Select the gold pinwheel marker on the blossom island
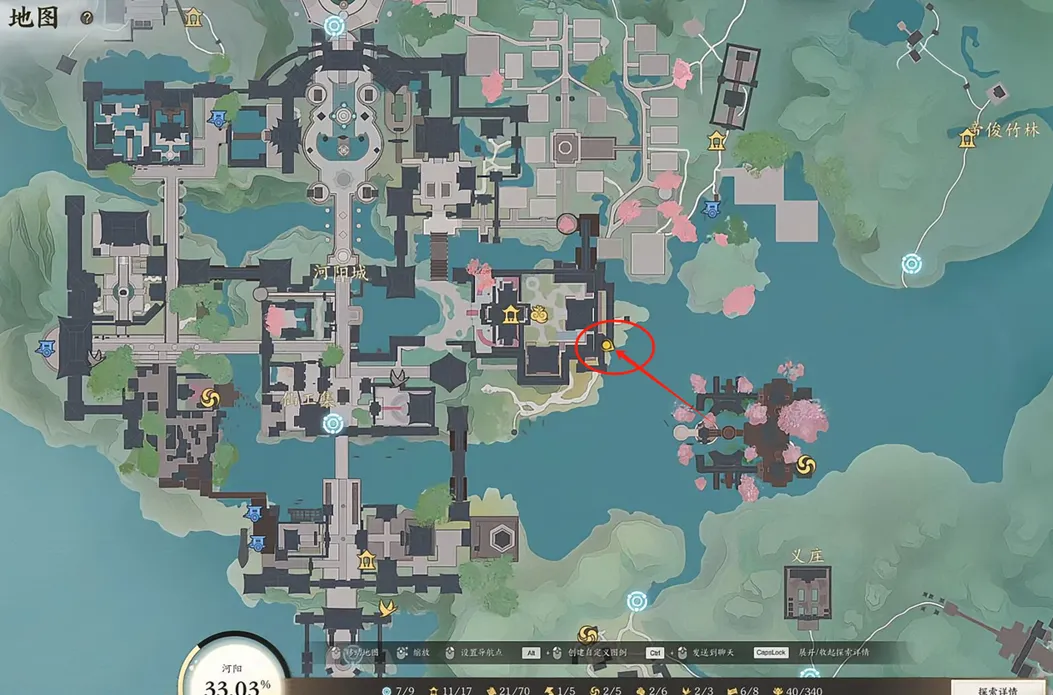 point(806,467)
